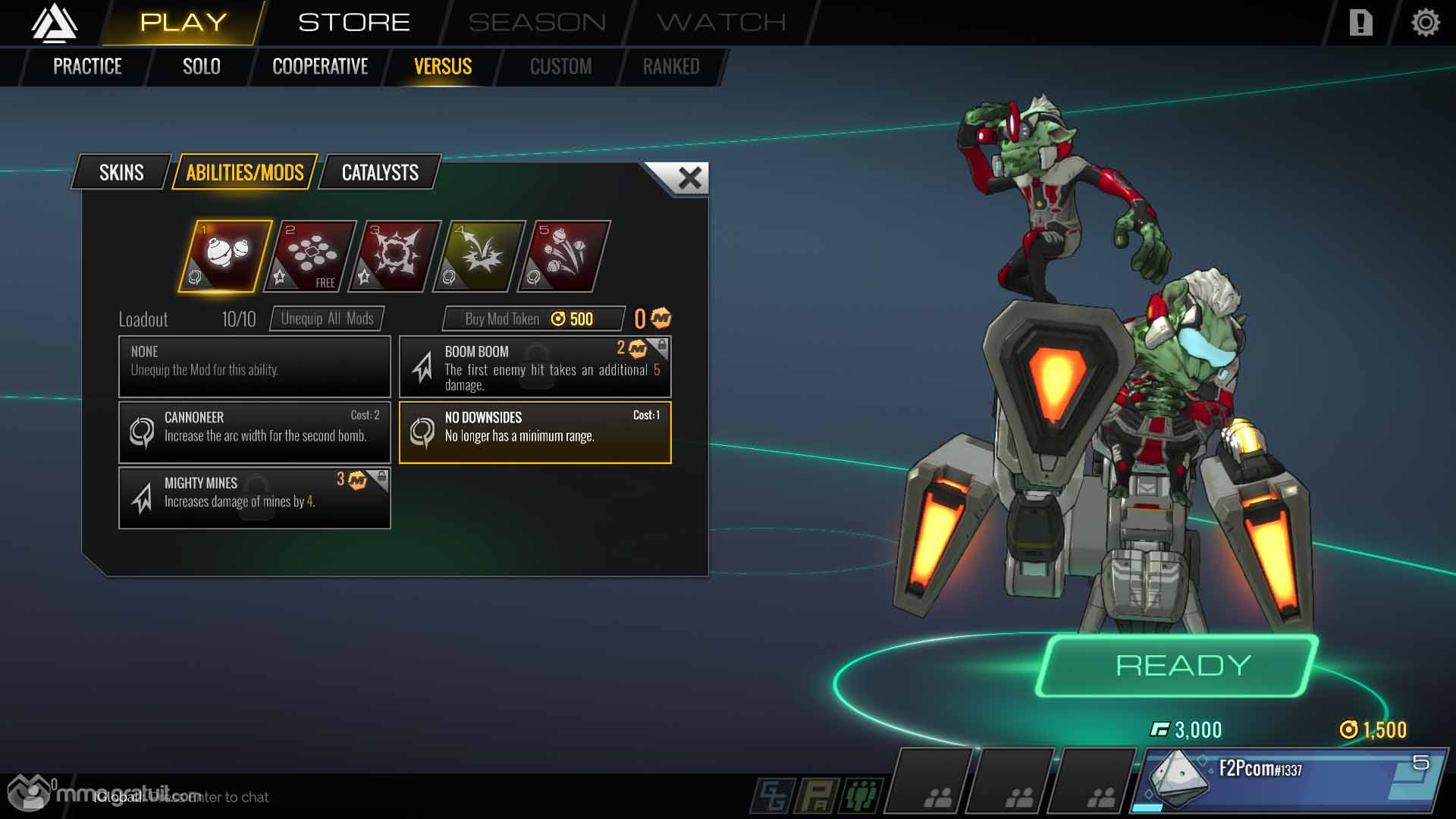Select ability 2 mines icon marked FREE
The image size is (1456, 819).
(310, 256)
